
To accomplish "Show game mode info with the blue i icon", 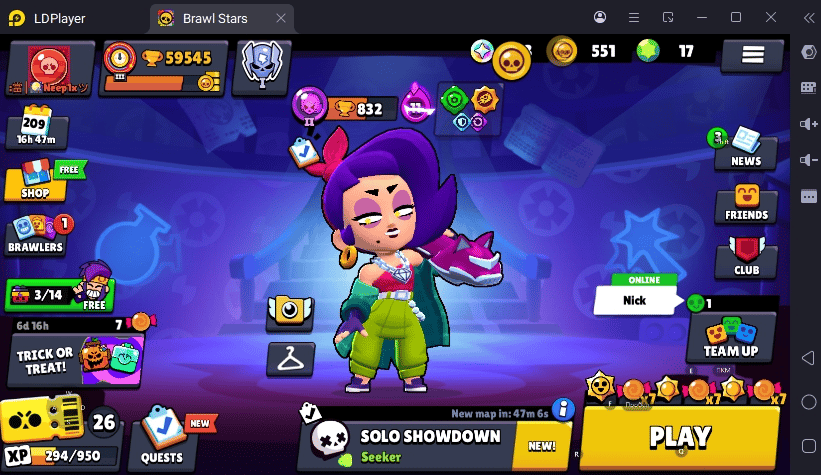I will coord(563,408).
